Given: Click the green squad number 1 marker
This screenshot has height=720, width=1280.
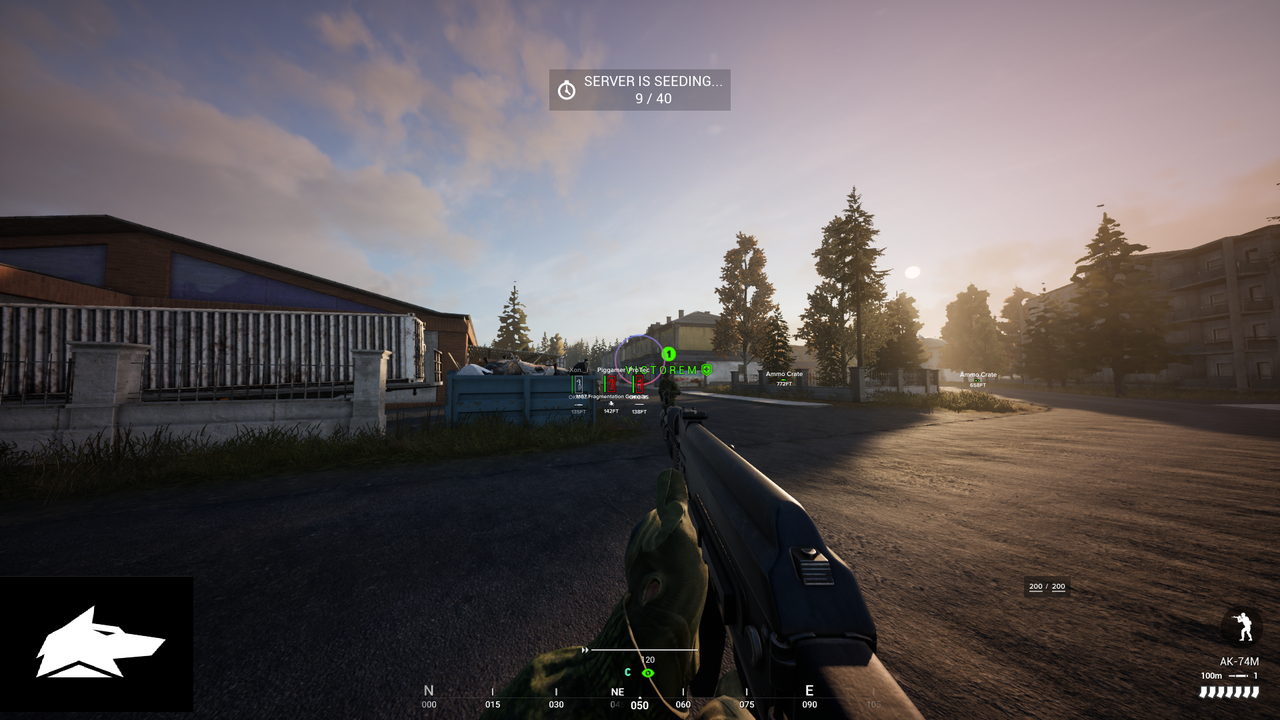Looking at the screenshot, I should [x=669, y=354].
